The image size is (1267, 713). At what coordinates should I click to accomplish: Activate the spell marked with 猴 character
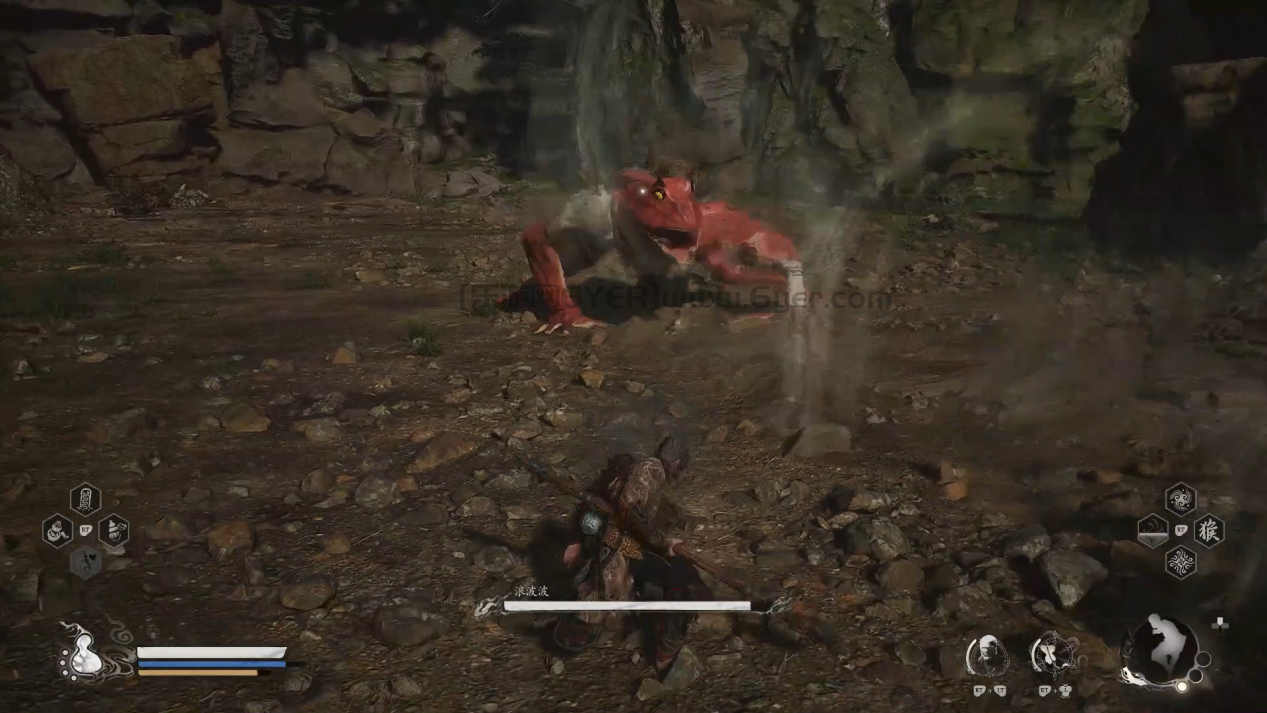(x=1208, y=530)
